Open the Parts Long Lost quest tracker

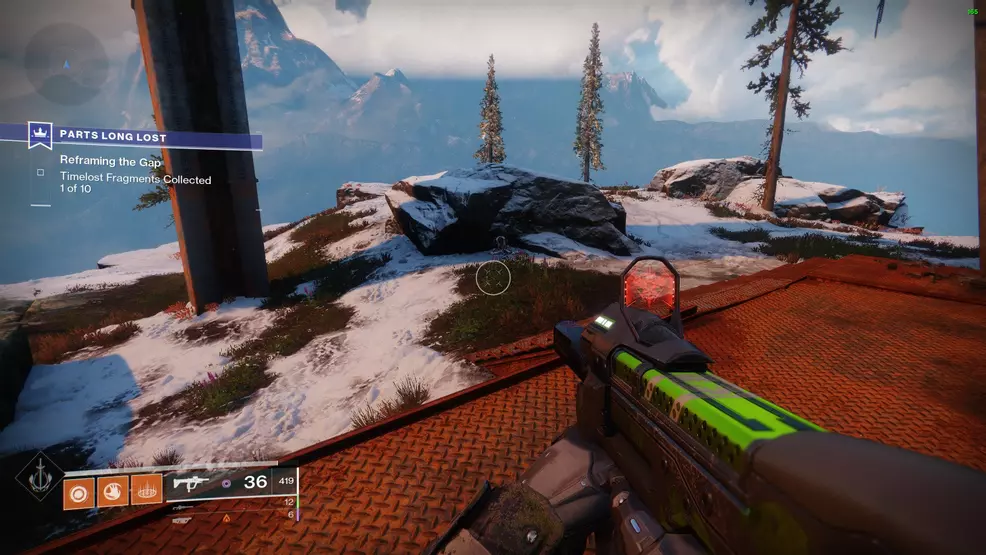(x=112, y=134)
